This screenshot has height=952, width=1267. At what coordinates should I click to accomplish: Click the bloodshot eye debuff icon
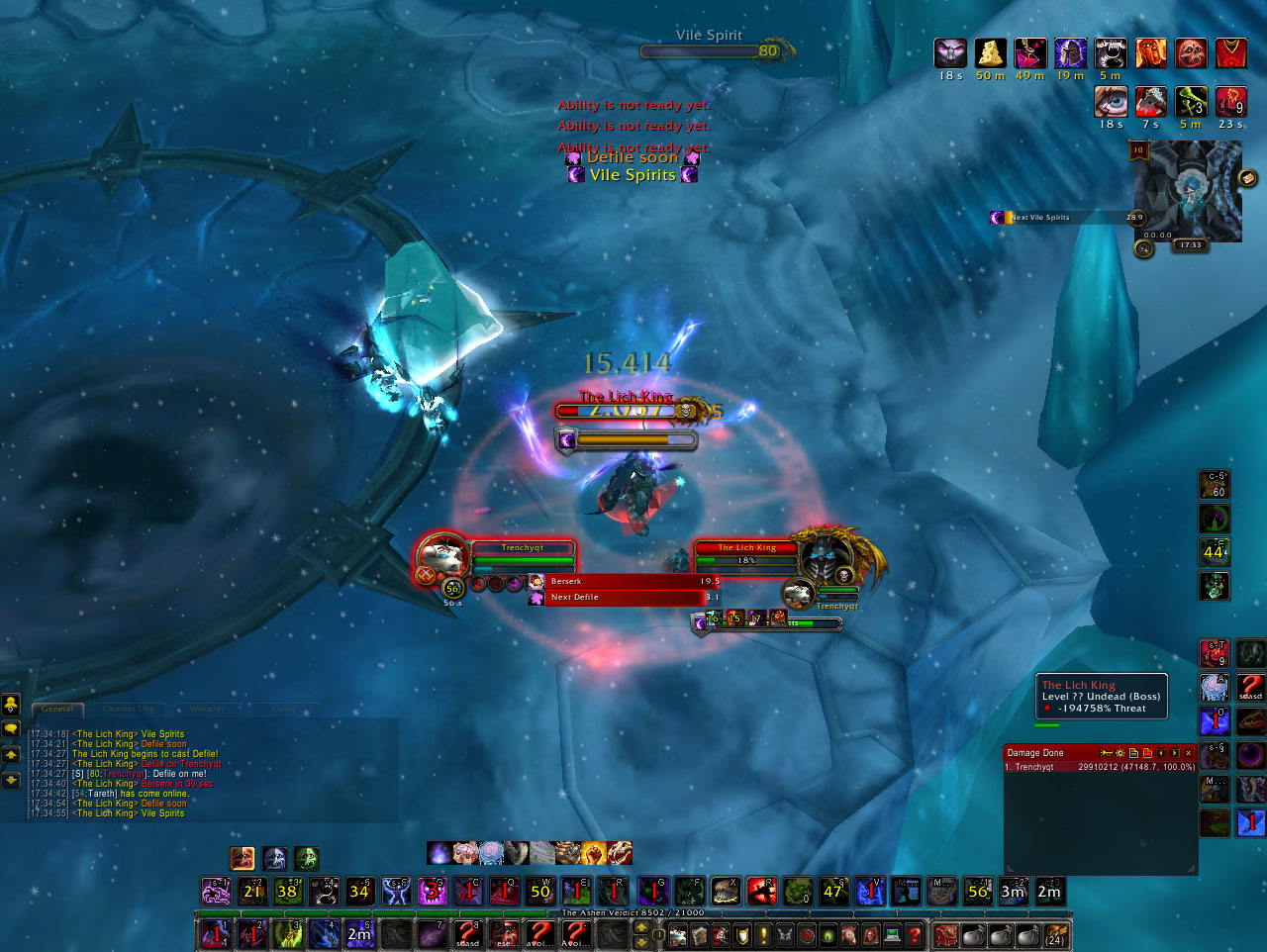tap(1111, 101)
